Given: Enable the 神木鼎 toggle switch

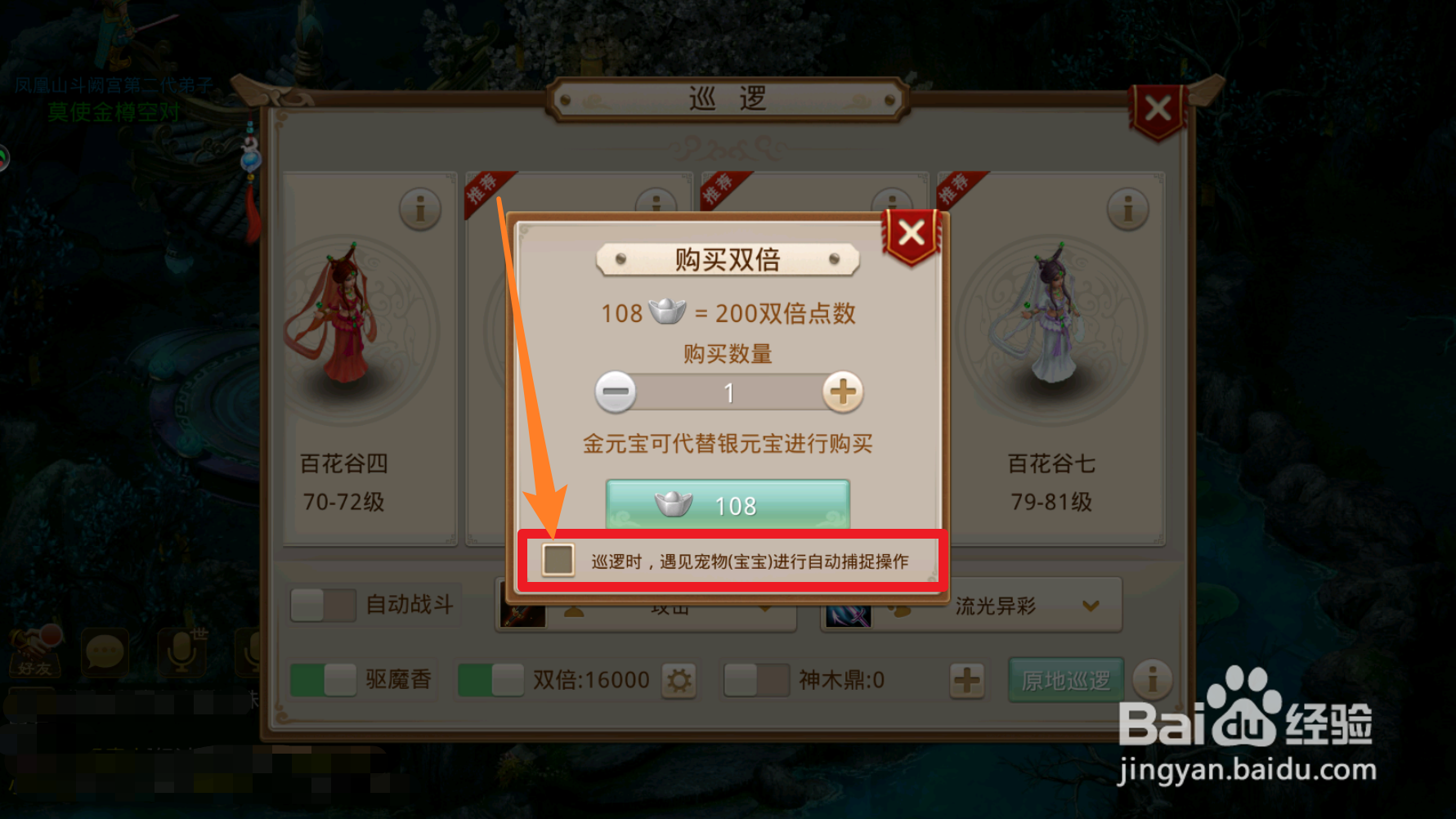Looking at the screenshot, I should (755, 679).
